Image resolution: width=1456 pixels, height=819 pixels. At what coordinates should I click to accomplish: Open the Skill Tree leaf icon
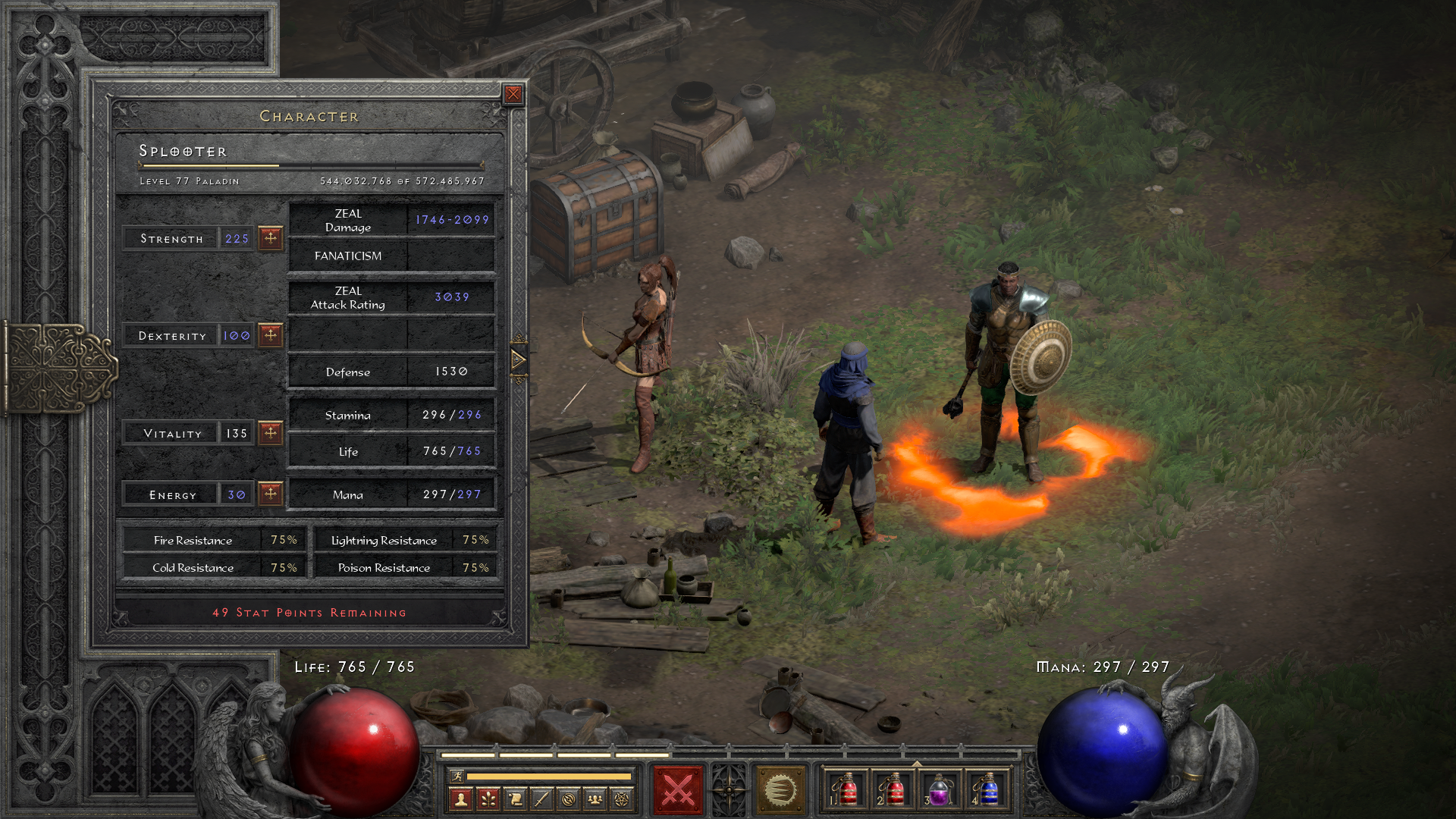pyautogui.click(x=488, y=799)
